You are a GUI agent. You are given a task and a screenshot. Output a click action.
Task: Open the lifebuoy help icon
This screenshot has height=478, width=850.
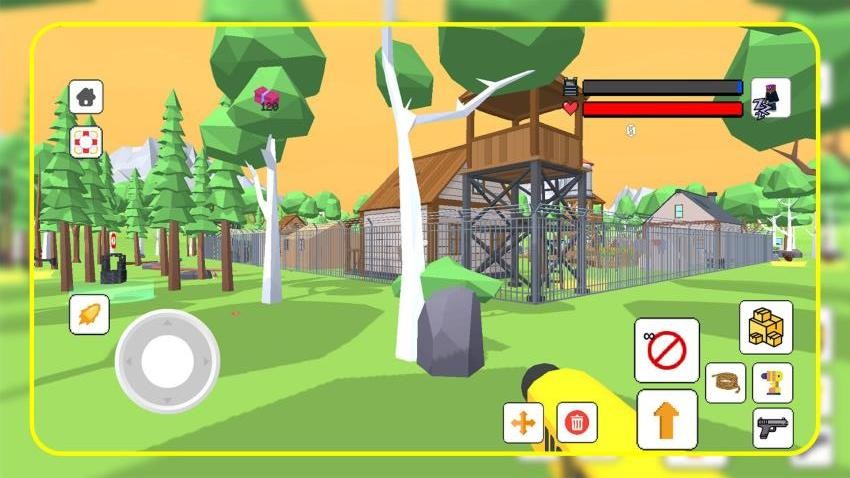[86, 142]
